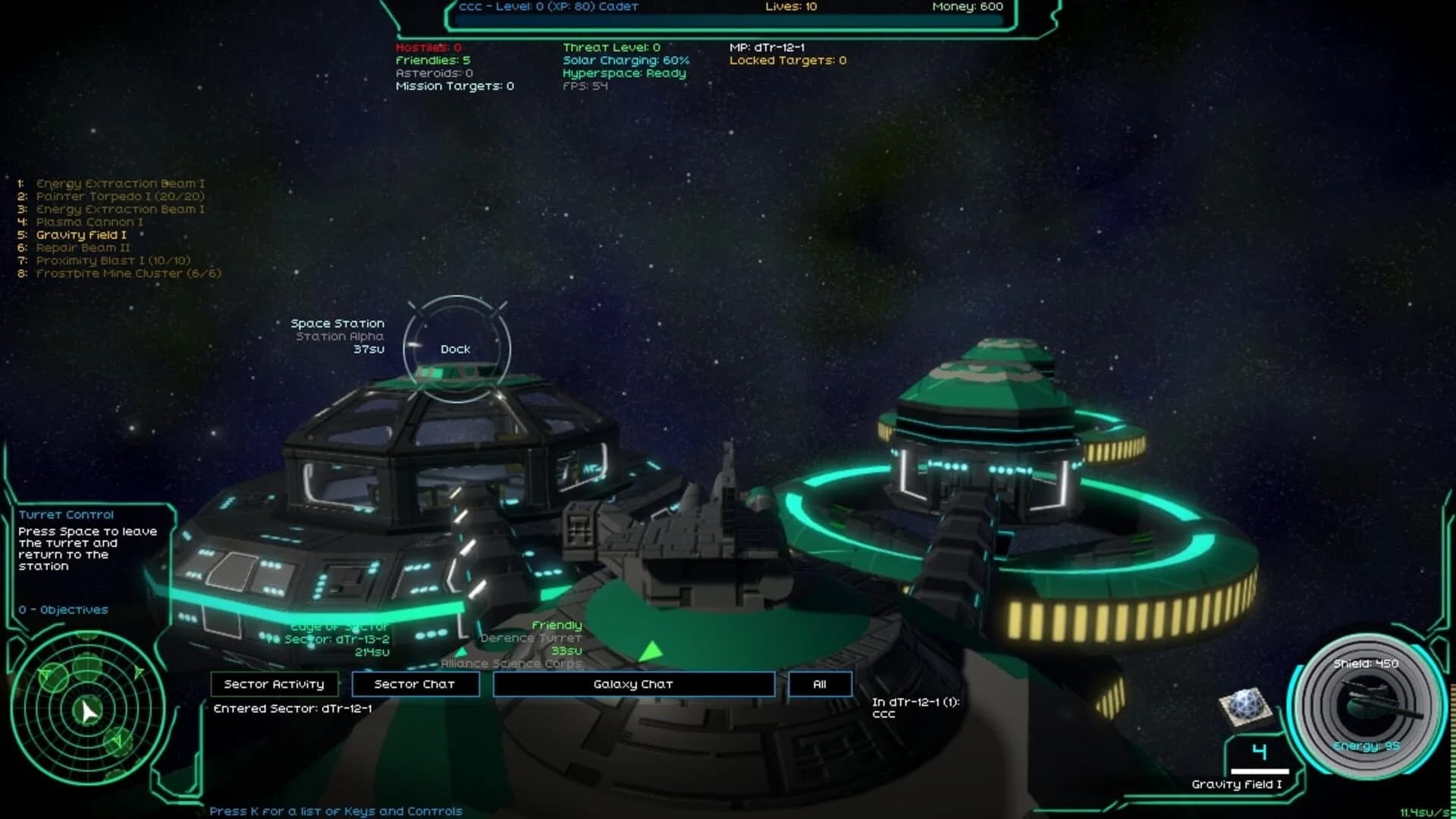Viewport: 1456px width, 819px height.
Task: Open the Galaxy Chat panel
Action: pos(634,683)
